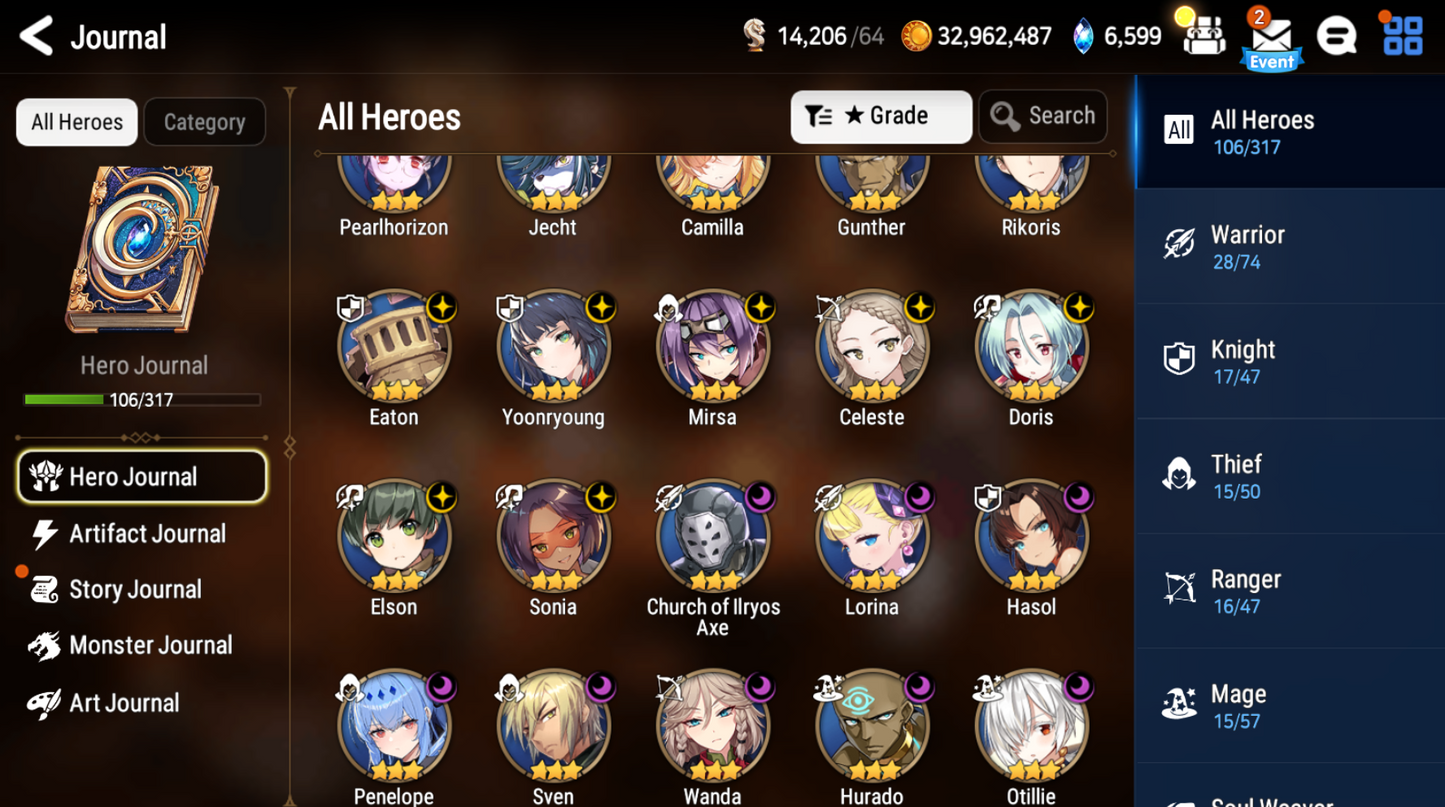Tap the back arrow to leave Journal
Screen dimensions: 1445x807
[34, 36]
